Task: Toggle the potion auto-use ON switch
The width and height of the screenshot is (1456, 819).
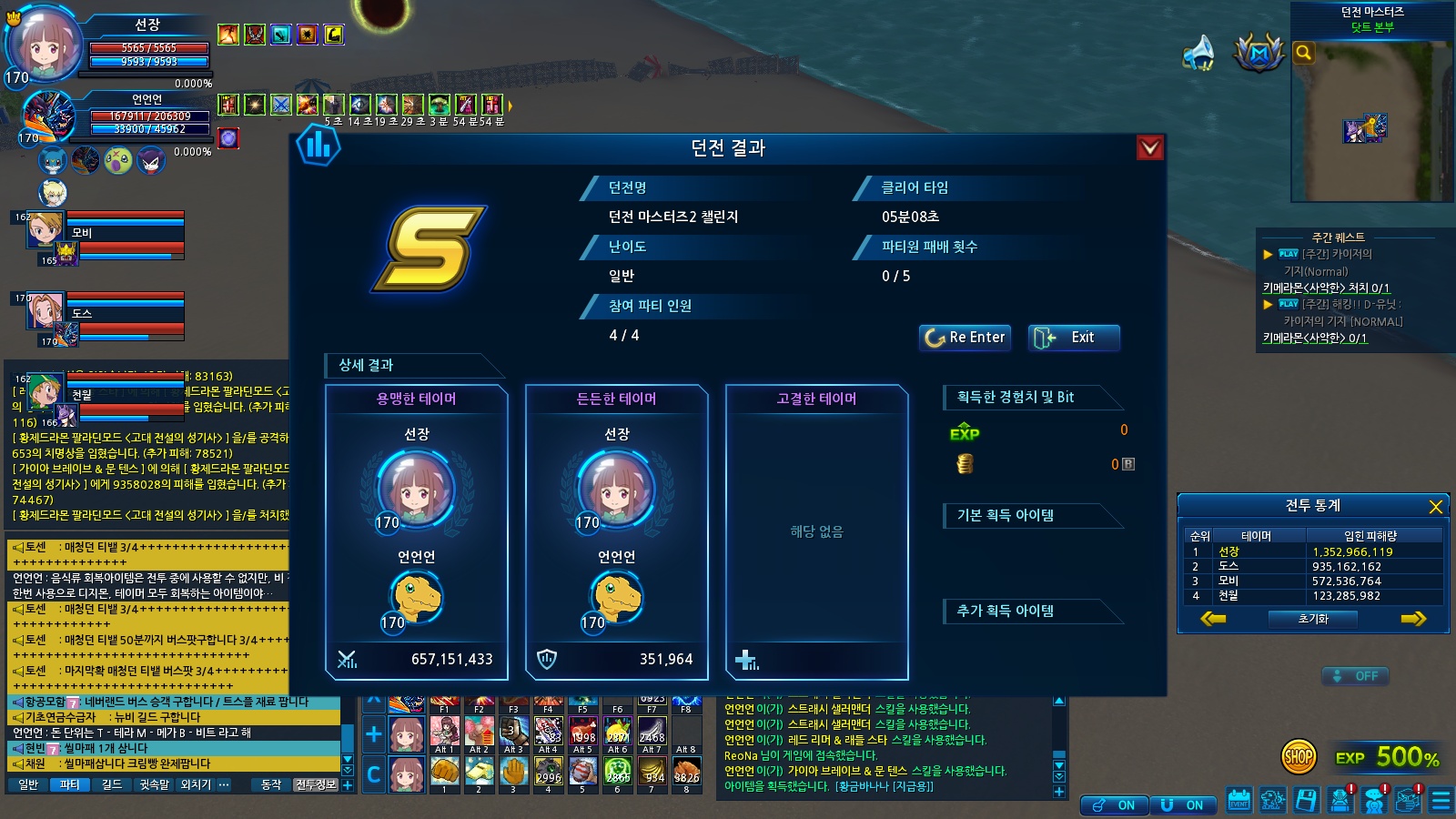Action: tap(1114, 805)
